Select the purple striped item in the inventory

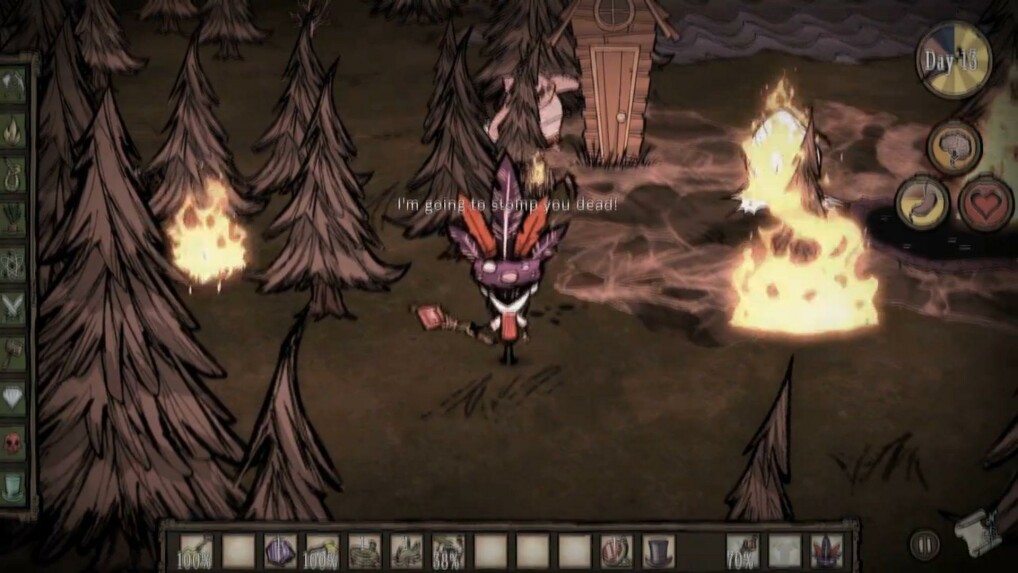(280, 551)
